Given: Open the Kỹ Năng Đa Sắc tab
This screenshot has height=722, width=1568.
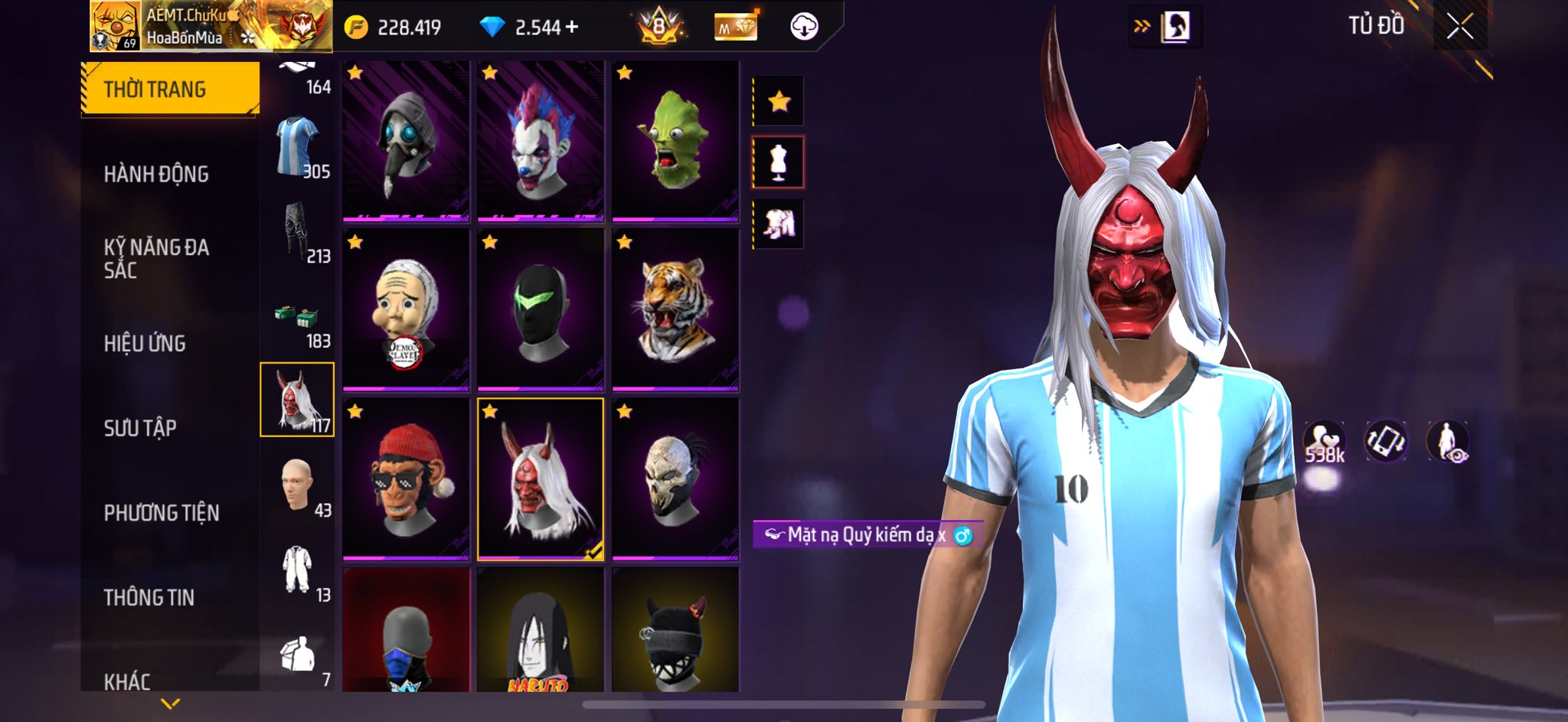Looking at the screenshot, I should coord(156,258).
